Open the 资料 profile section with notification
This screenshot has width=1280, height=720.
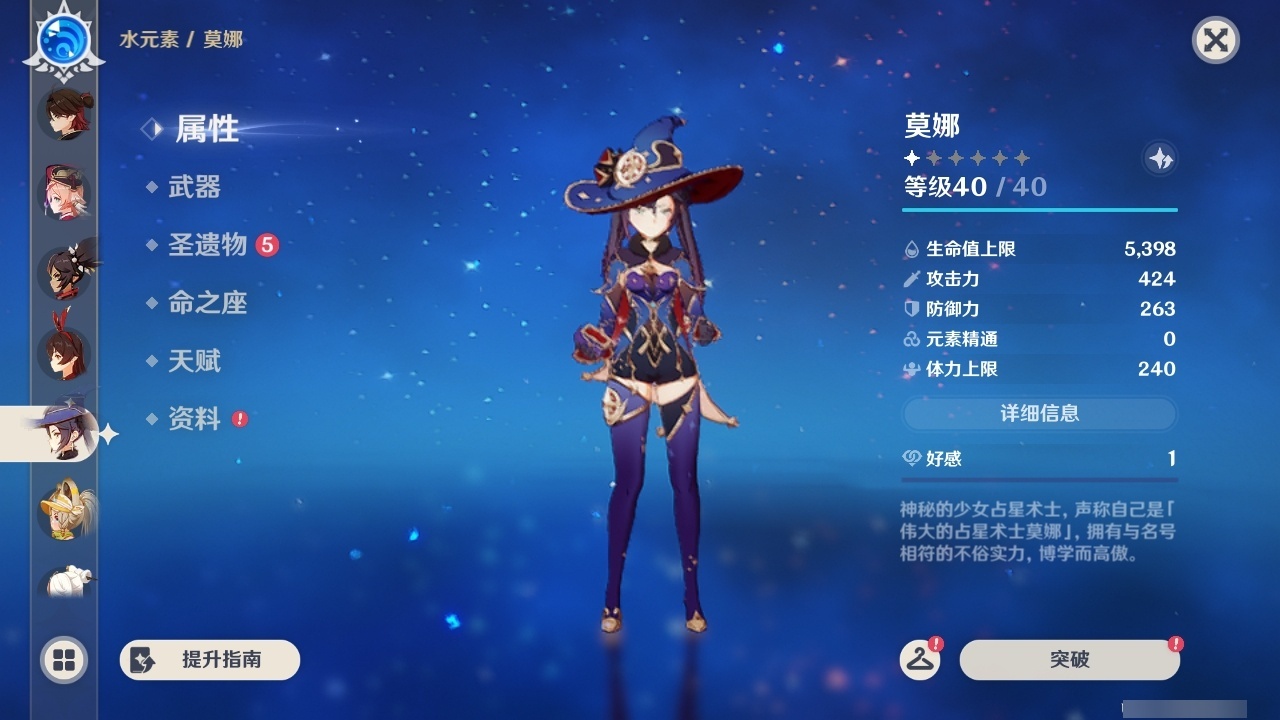(x=196, y=420)
